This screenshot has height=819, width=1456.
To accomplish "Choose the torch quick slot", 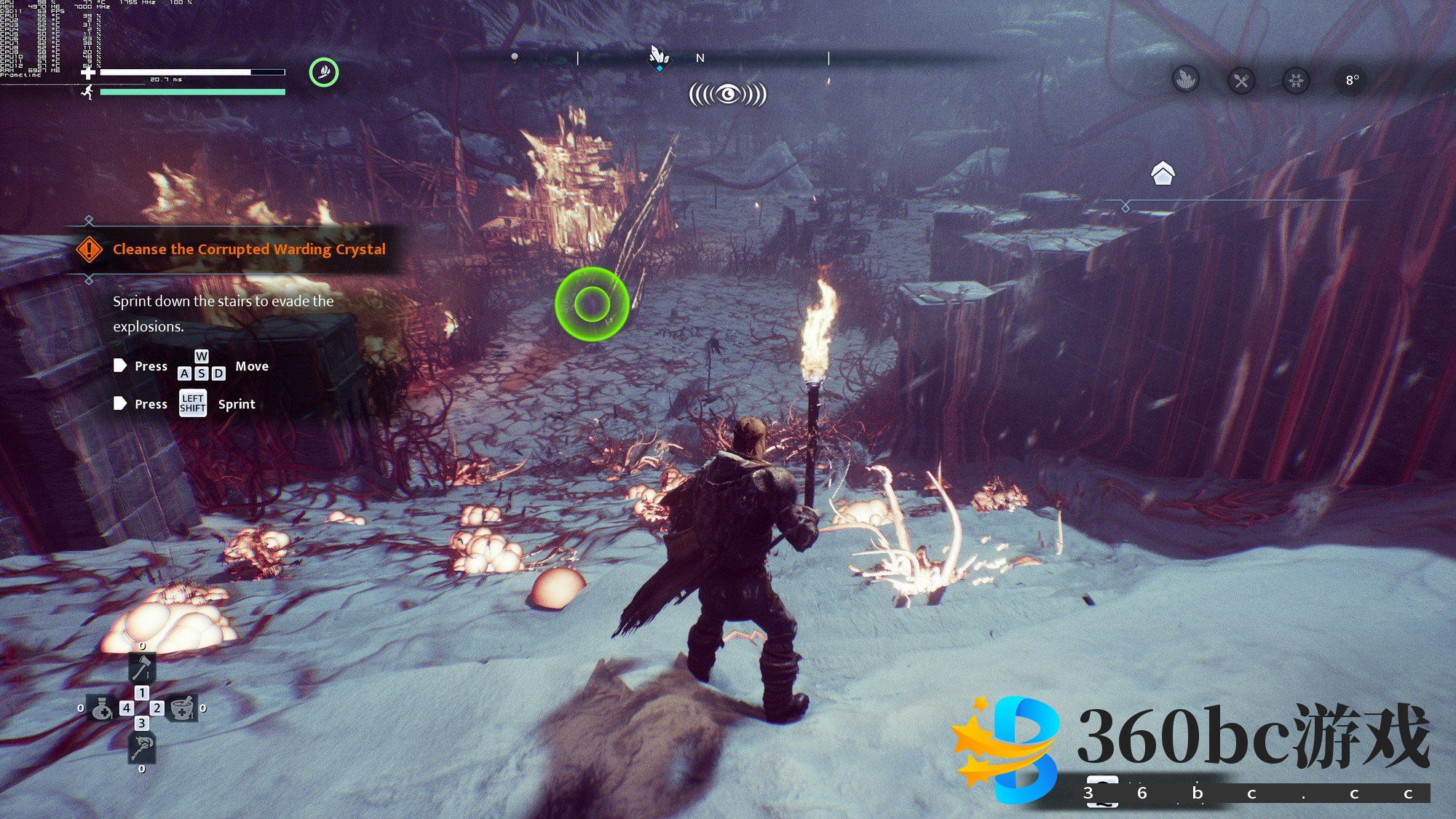I will coord(141,747).
